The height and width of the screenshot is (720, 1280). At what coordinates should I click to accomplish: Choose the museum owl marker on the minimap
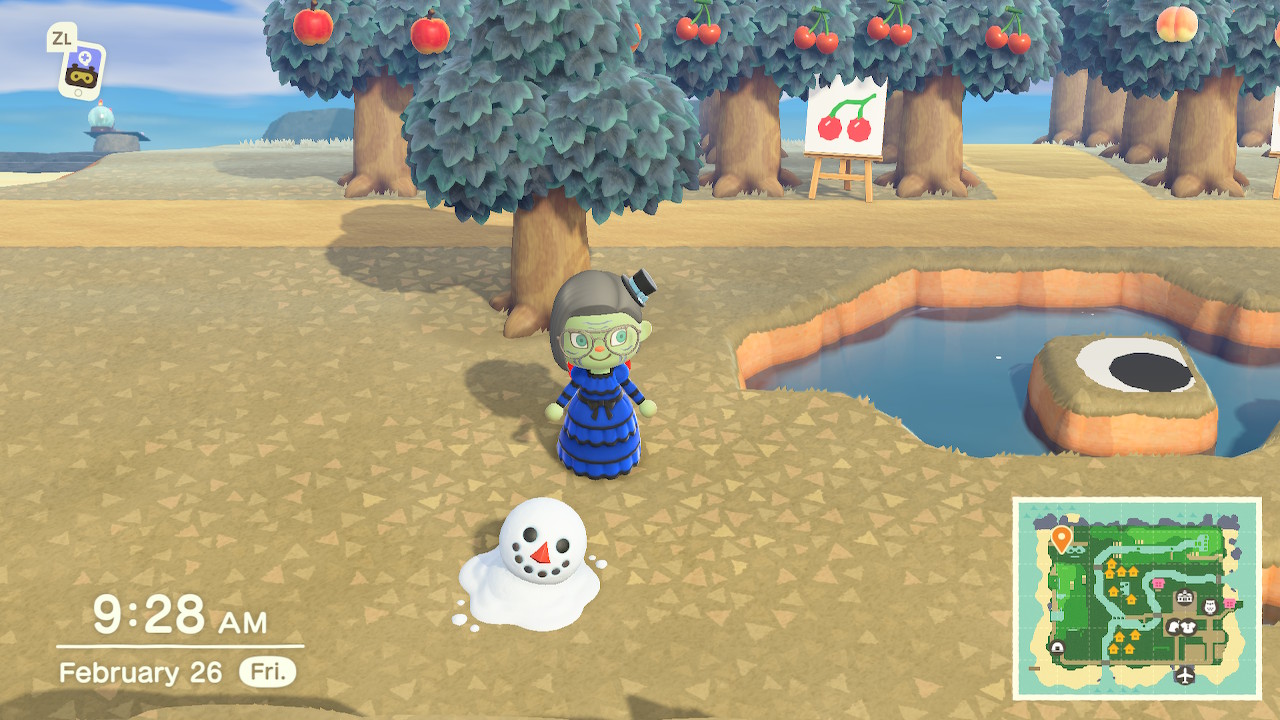point(1208,606)
